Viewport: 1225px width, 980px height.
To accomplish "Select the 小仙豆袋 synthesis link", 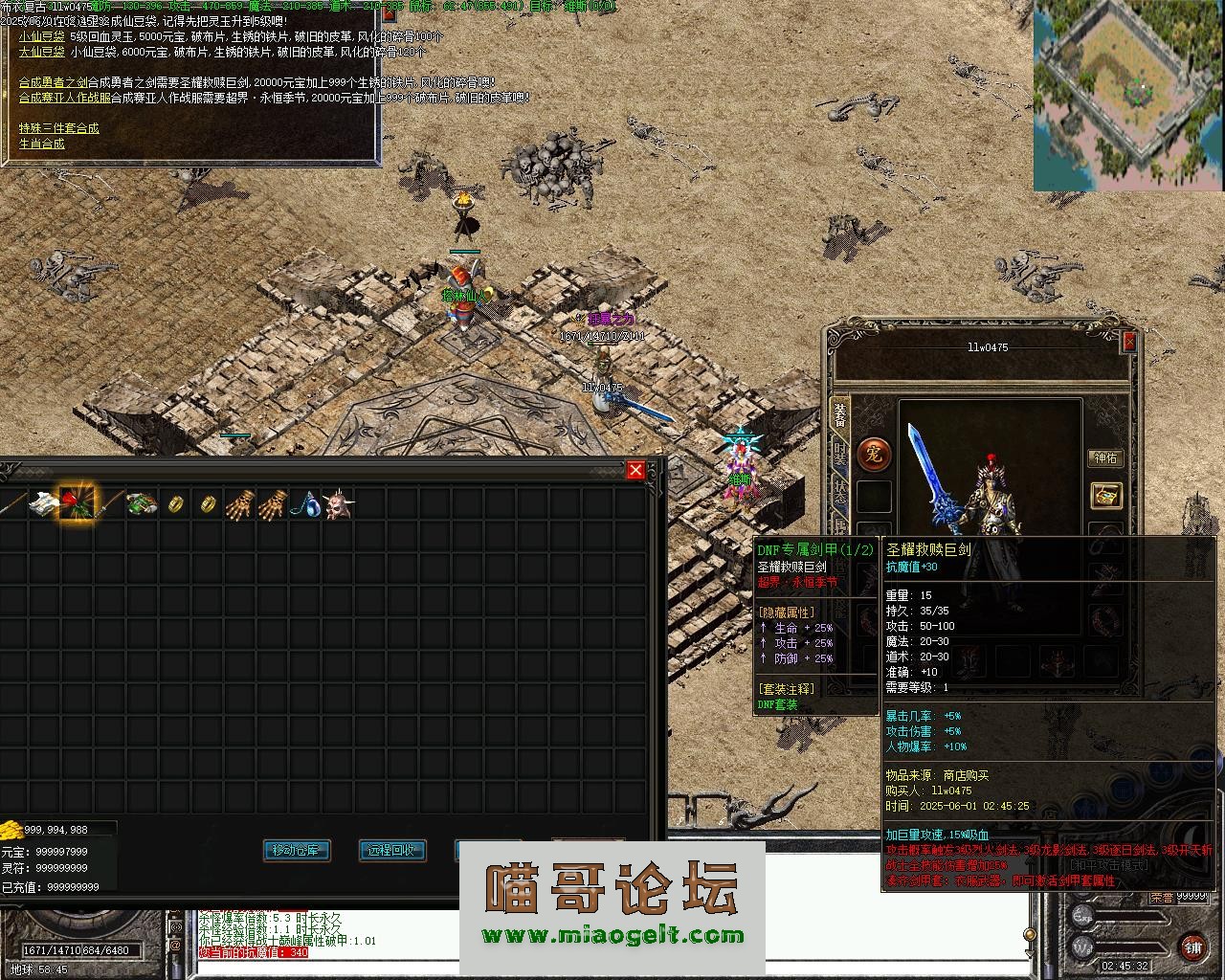I will tap(39, 36).
